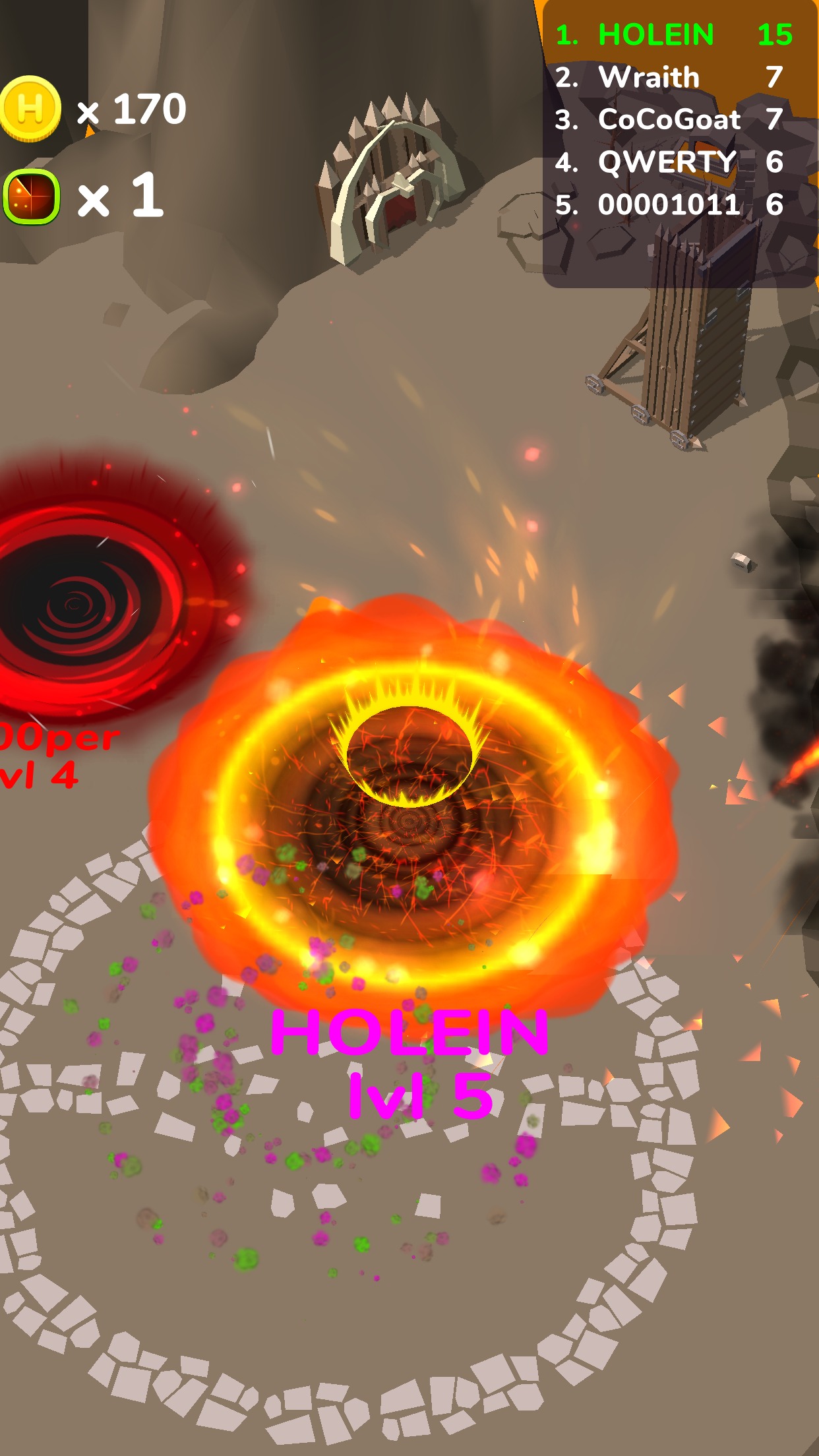Tap the lava block item icon
819x1456 pixels.
coord(32,197)
